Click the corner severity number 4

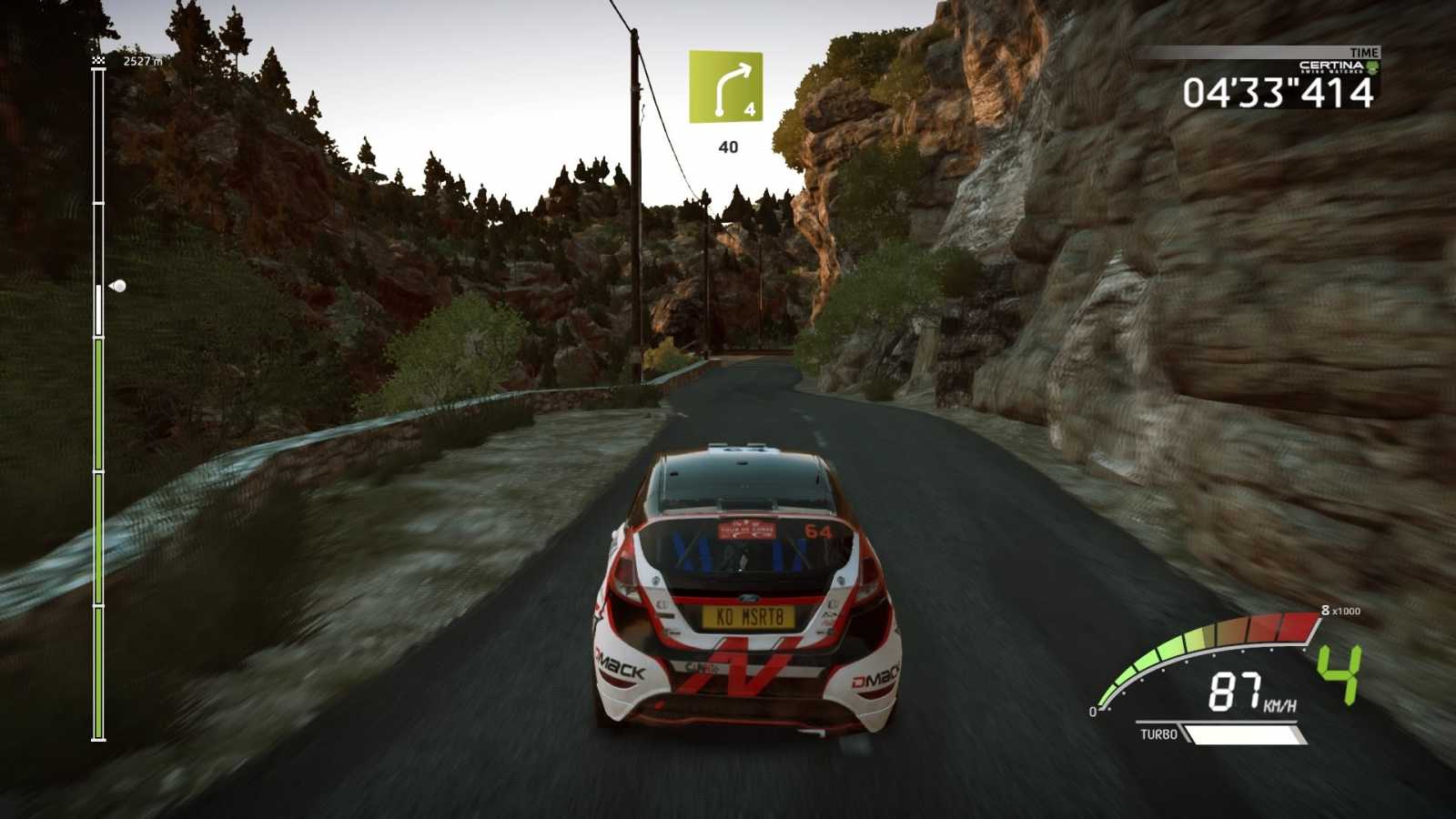748,110
